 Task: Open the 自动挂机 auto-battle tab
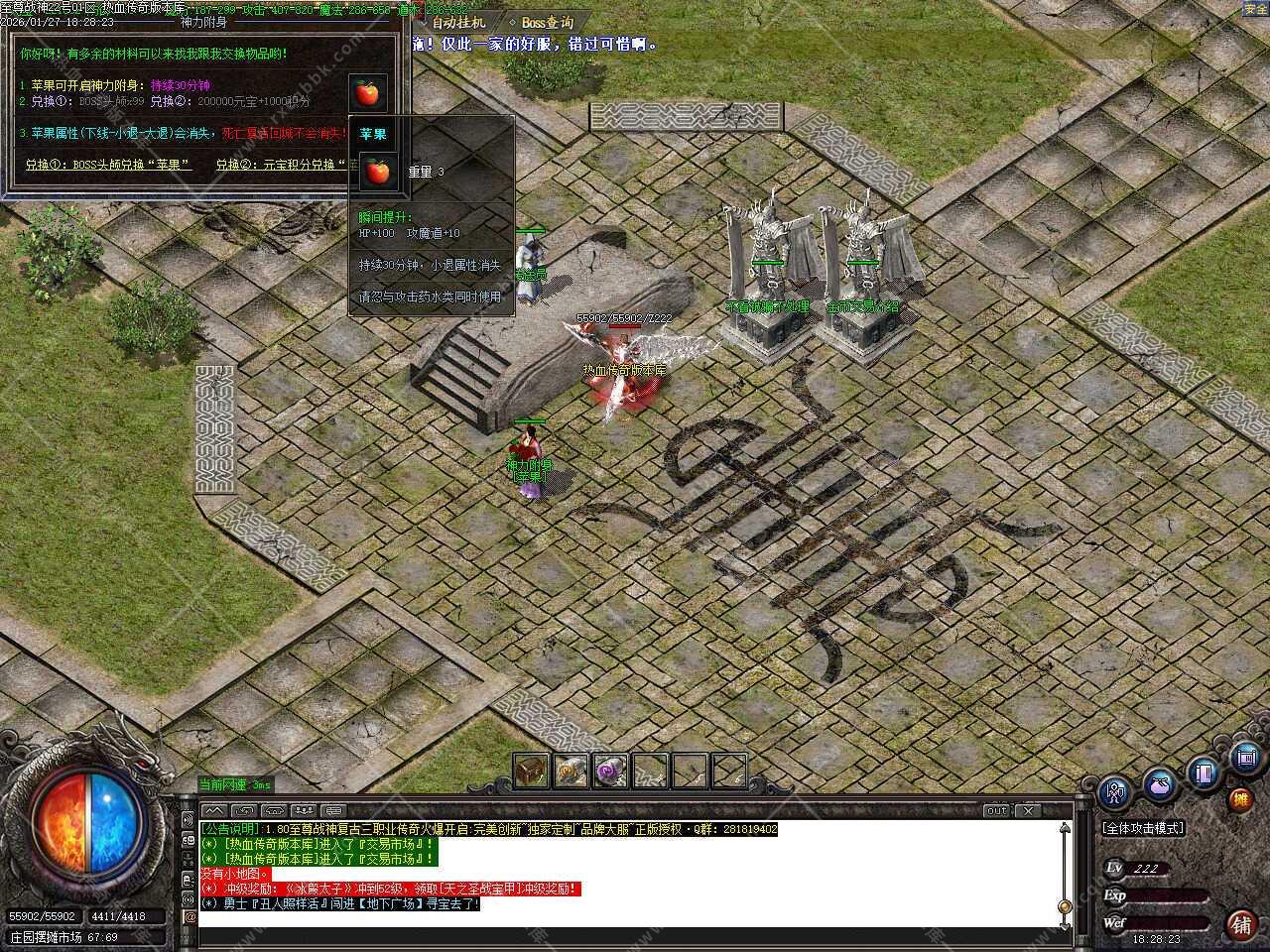458,22
